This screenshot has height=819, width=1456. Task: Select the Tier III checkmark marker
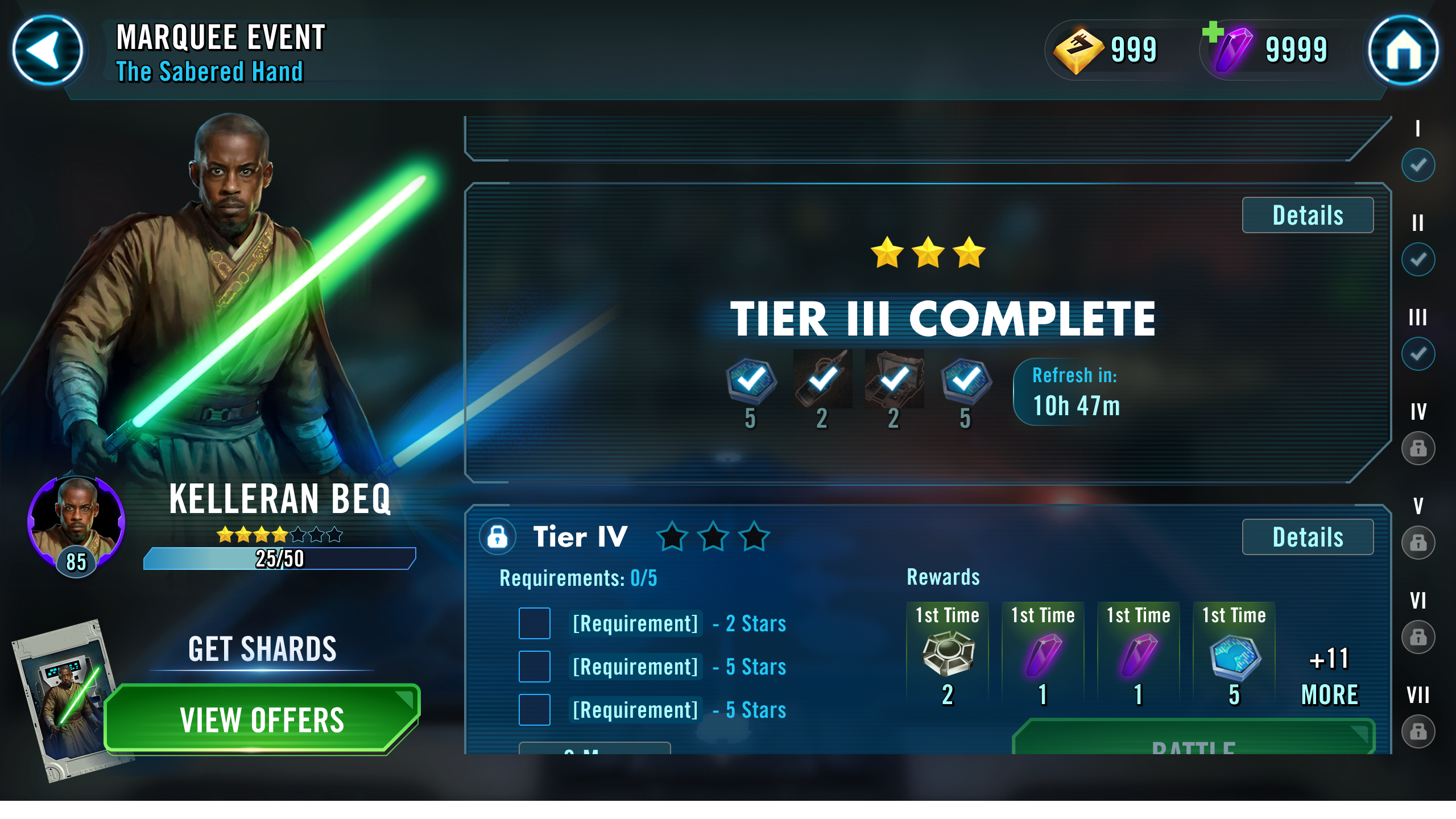click(1418, 354)
